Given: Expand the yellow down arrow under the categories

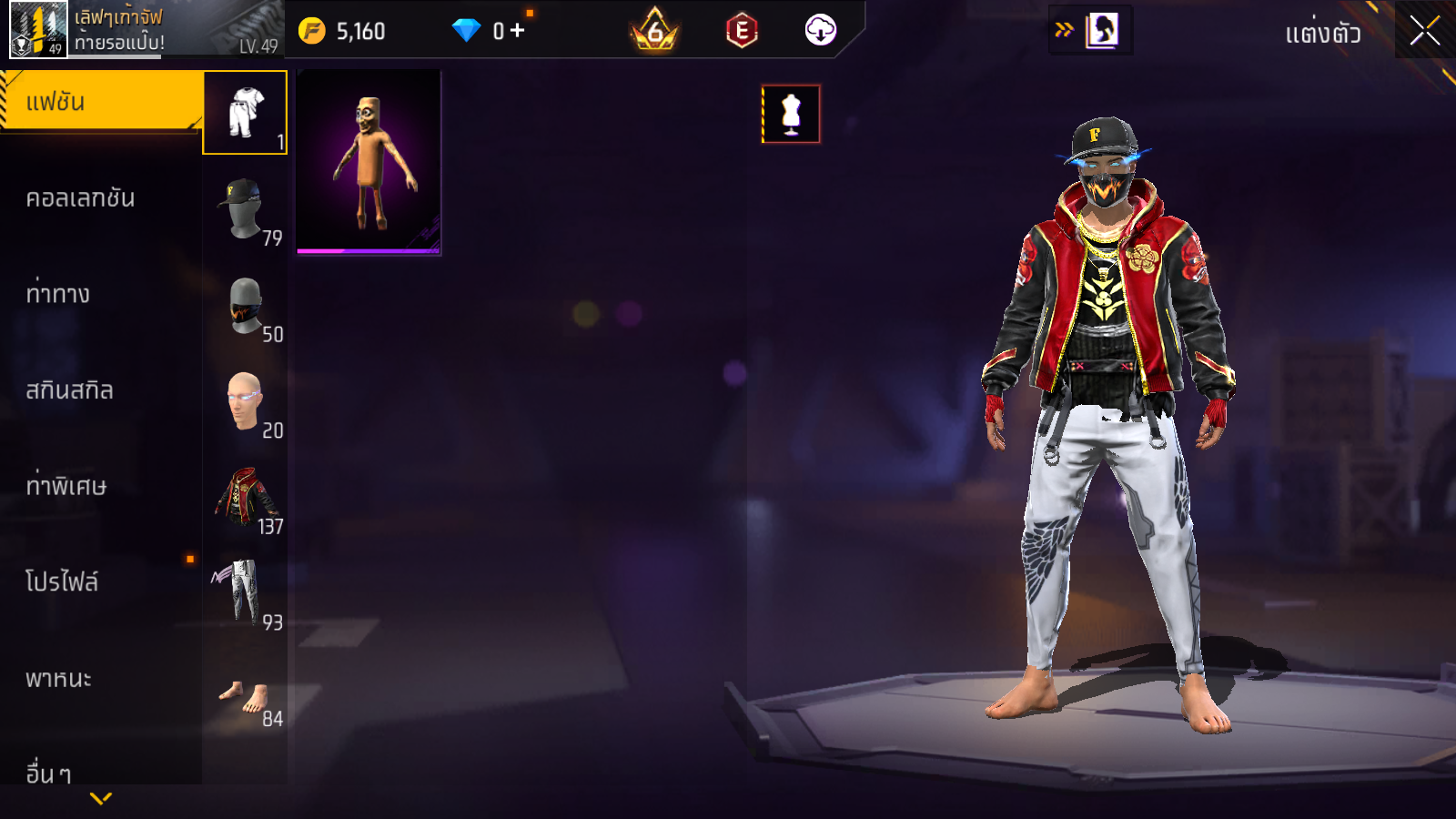Looking at the screenshot, I should pos(101,799).
